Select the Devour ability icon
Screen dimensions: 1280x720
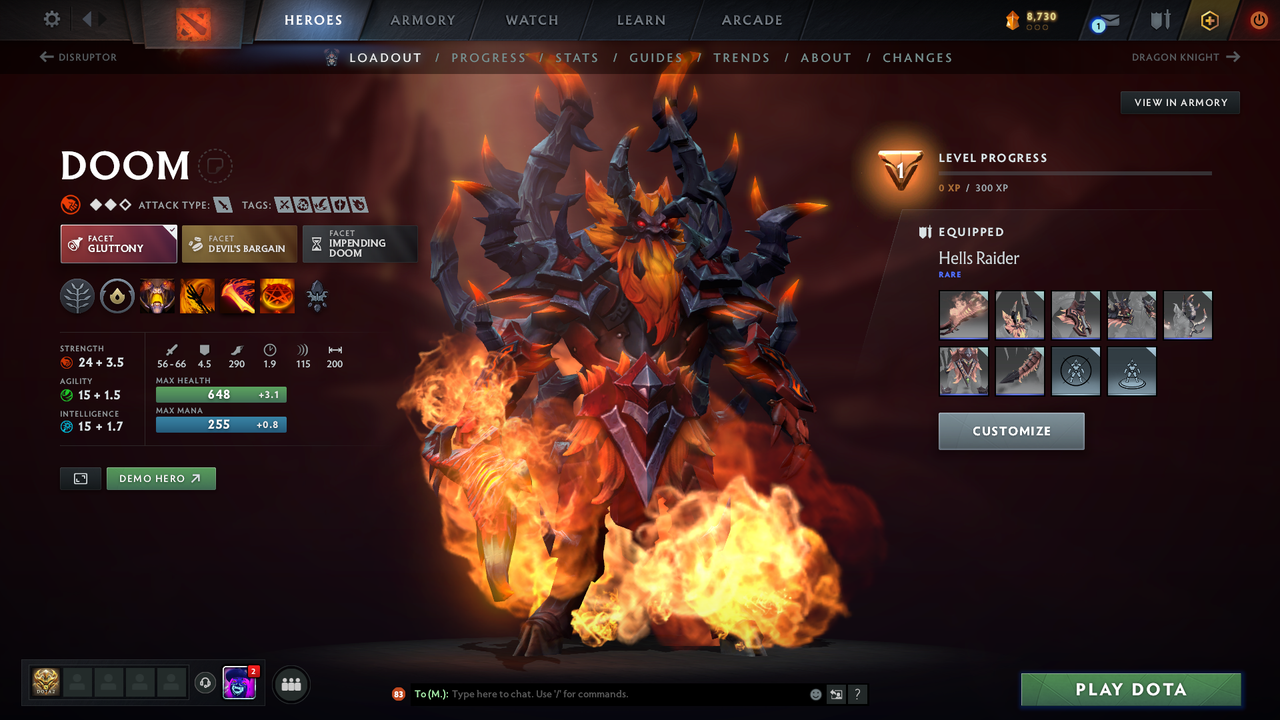(x=157, y=296)
